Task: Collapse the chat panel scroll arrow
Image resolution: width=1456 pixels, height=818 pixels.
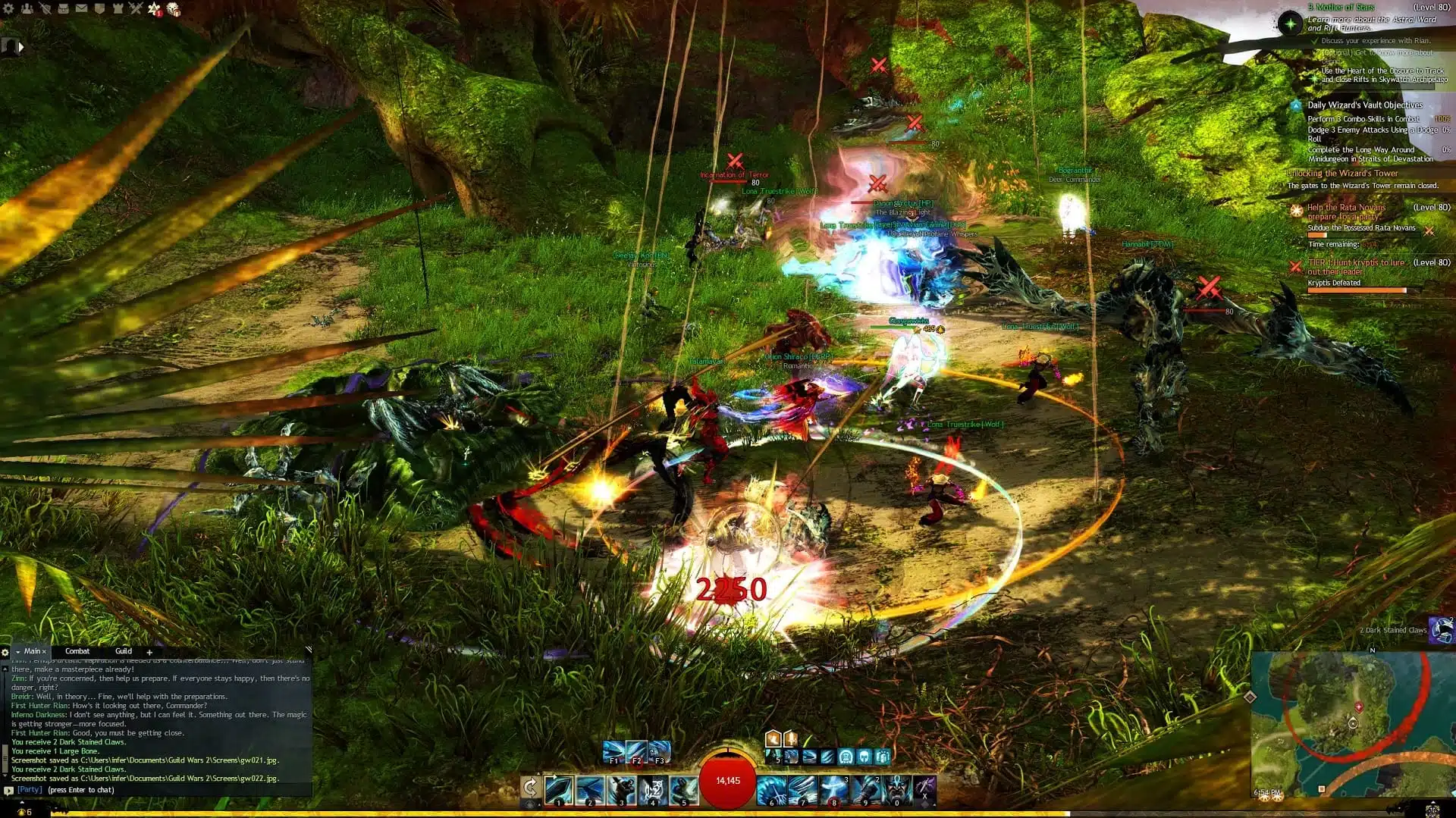Action: (308, 650)
